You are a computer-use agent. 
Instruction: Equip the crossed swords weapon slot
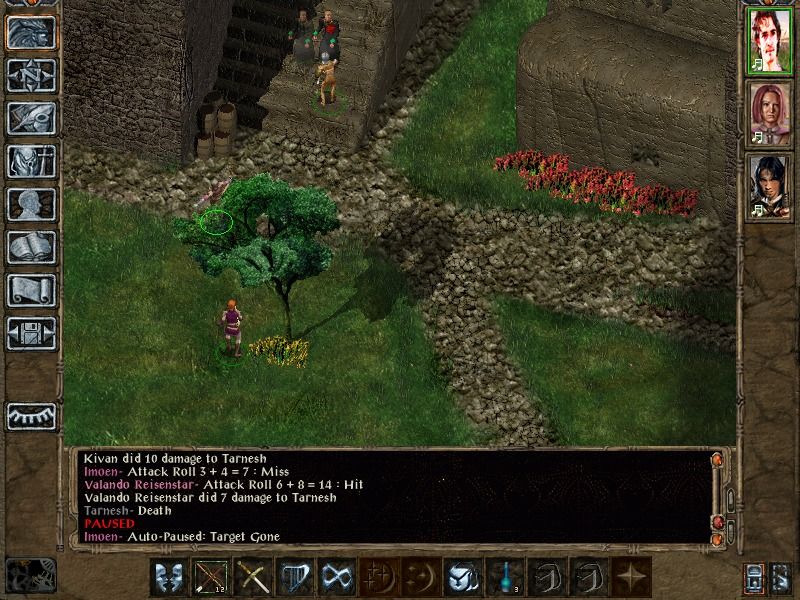tap(252, 577)
